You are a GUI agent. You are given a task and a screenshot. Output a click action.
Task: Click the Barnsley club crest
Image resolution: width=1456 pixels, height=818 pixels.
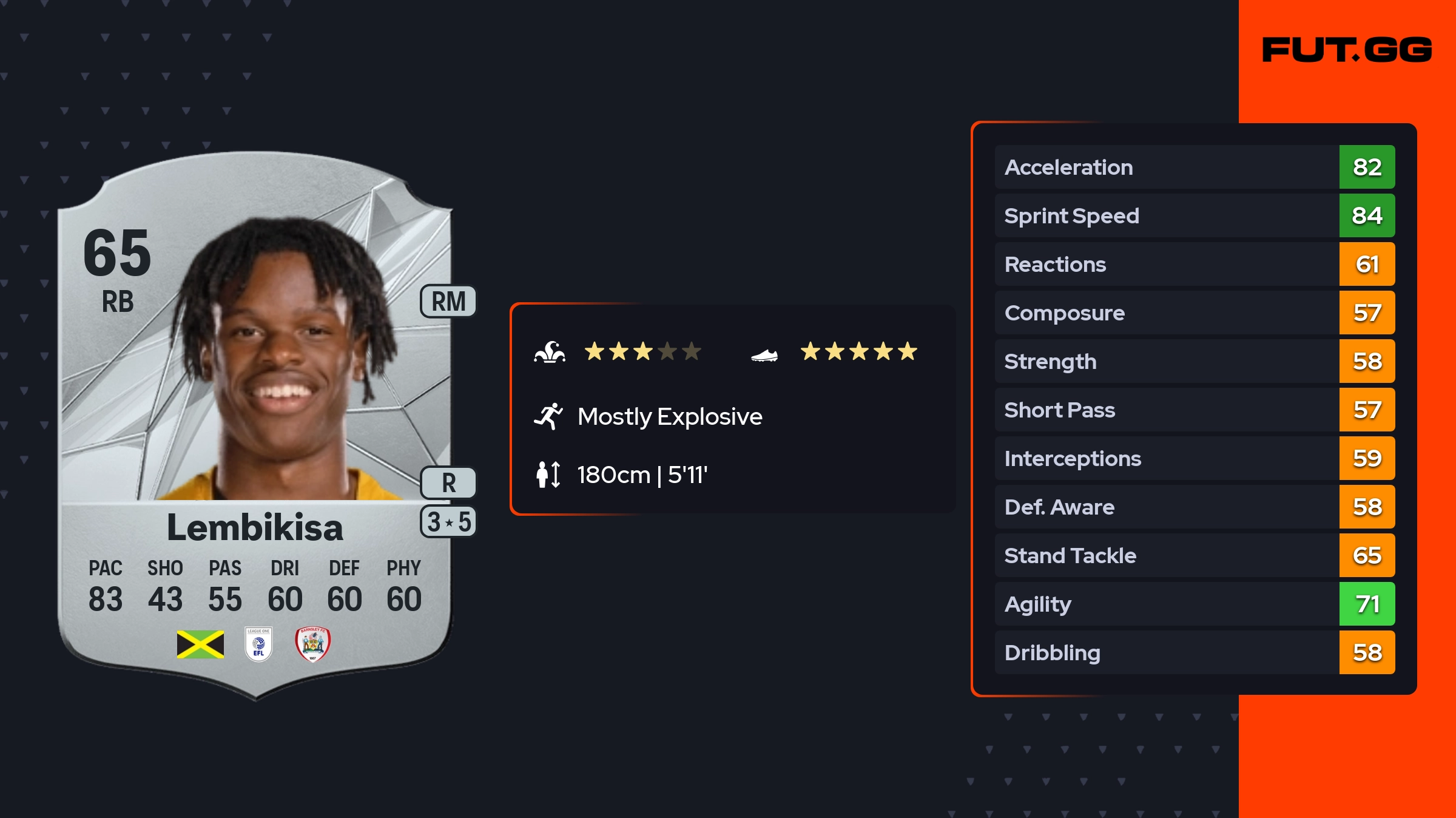coord(312,644)
